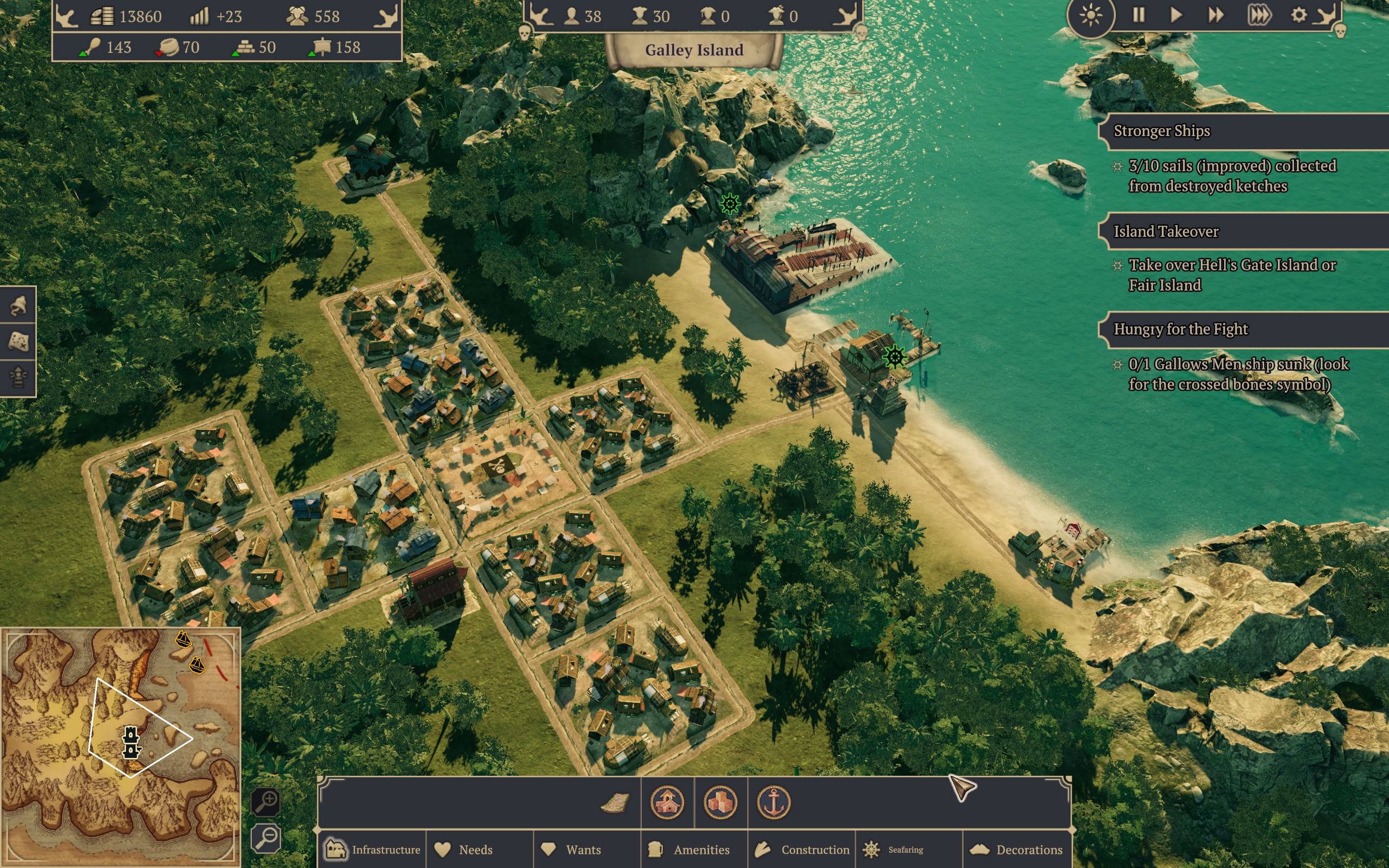Switch to double fast-forward speed
This screenshot has width=1389, height=868.
1216,15
